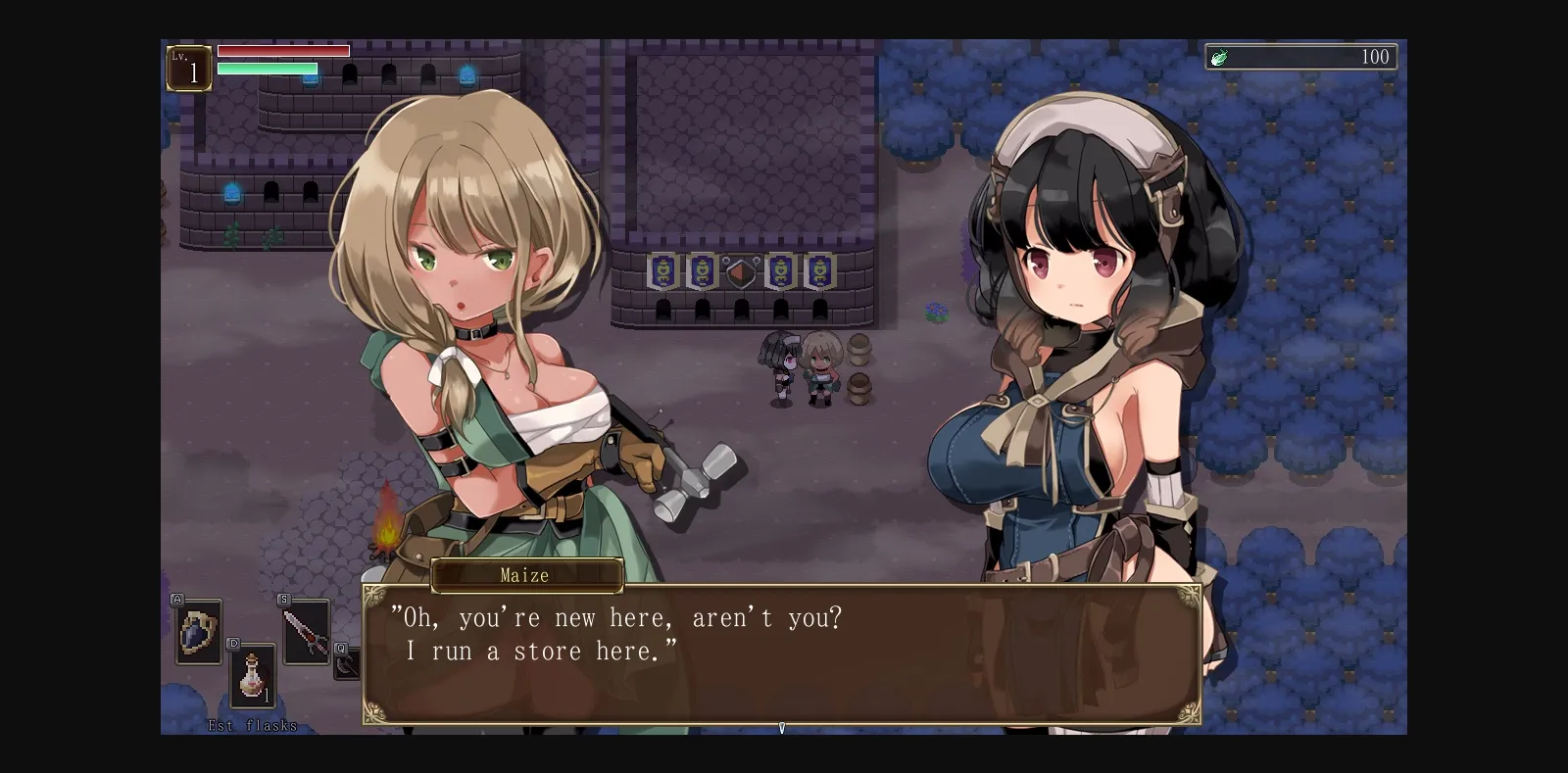Activate the item bound to the Q slot

345,667
